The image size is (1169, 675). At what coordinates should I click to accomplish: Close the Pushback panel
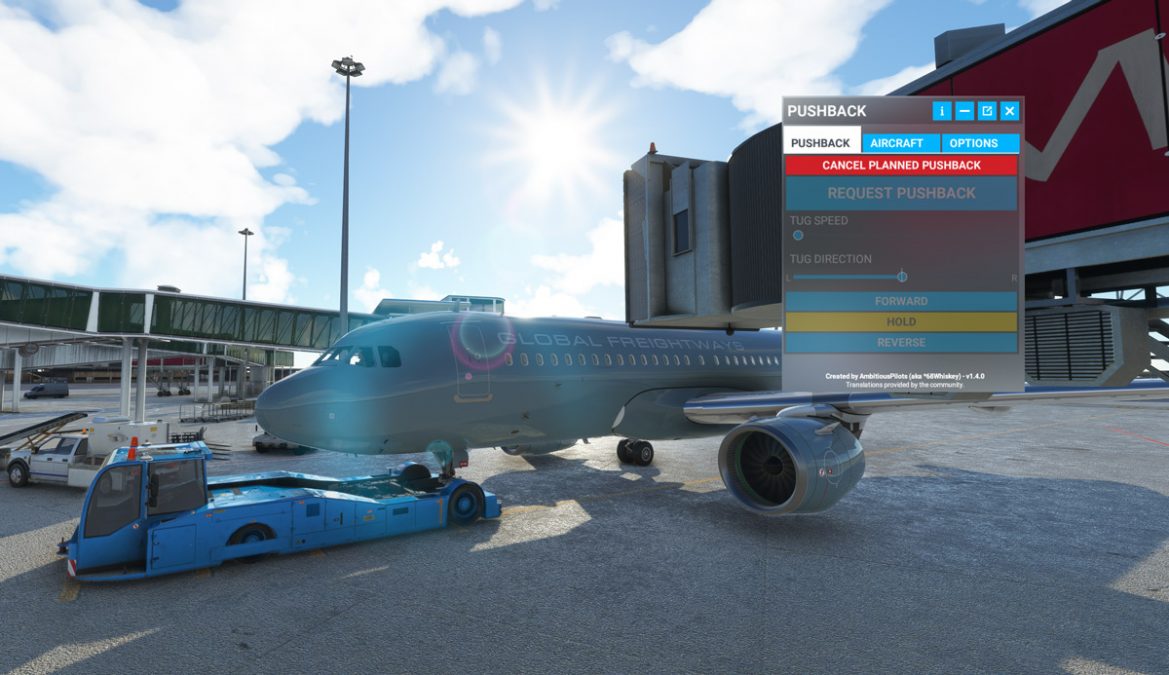tap(1010, 111)
